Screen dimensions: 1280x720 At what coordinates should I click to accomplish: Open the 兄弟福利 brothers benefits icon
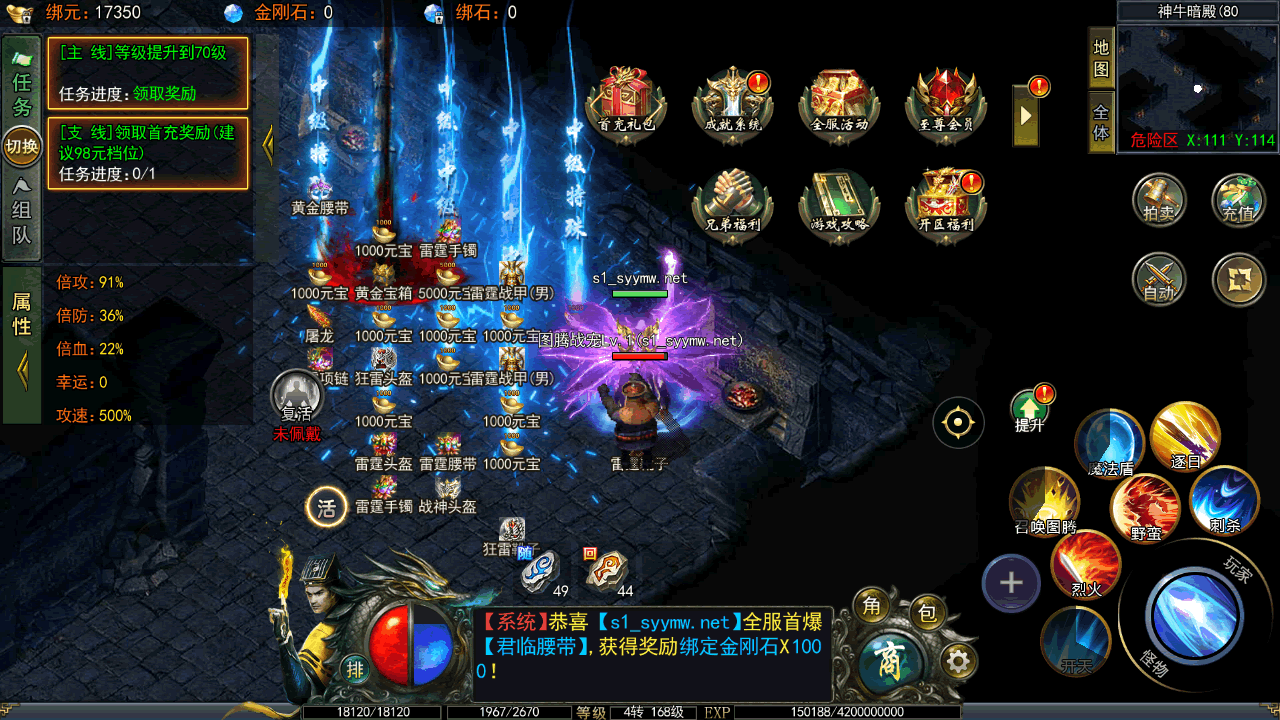(x=733, y=202)
